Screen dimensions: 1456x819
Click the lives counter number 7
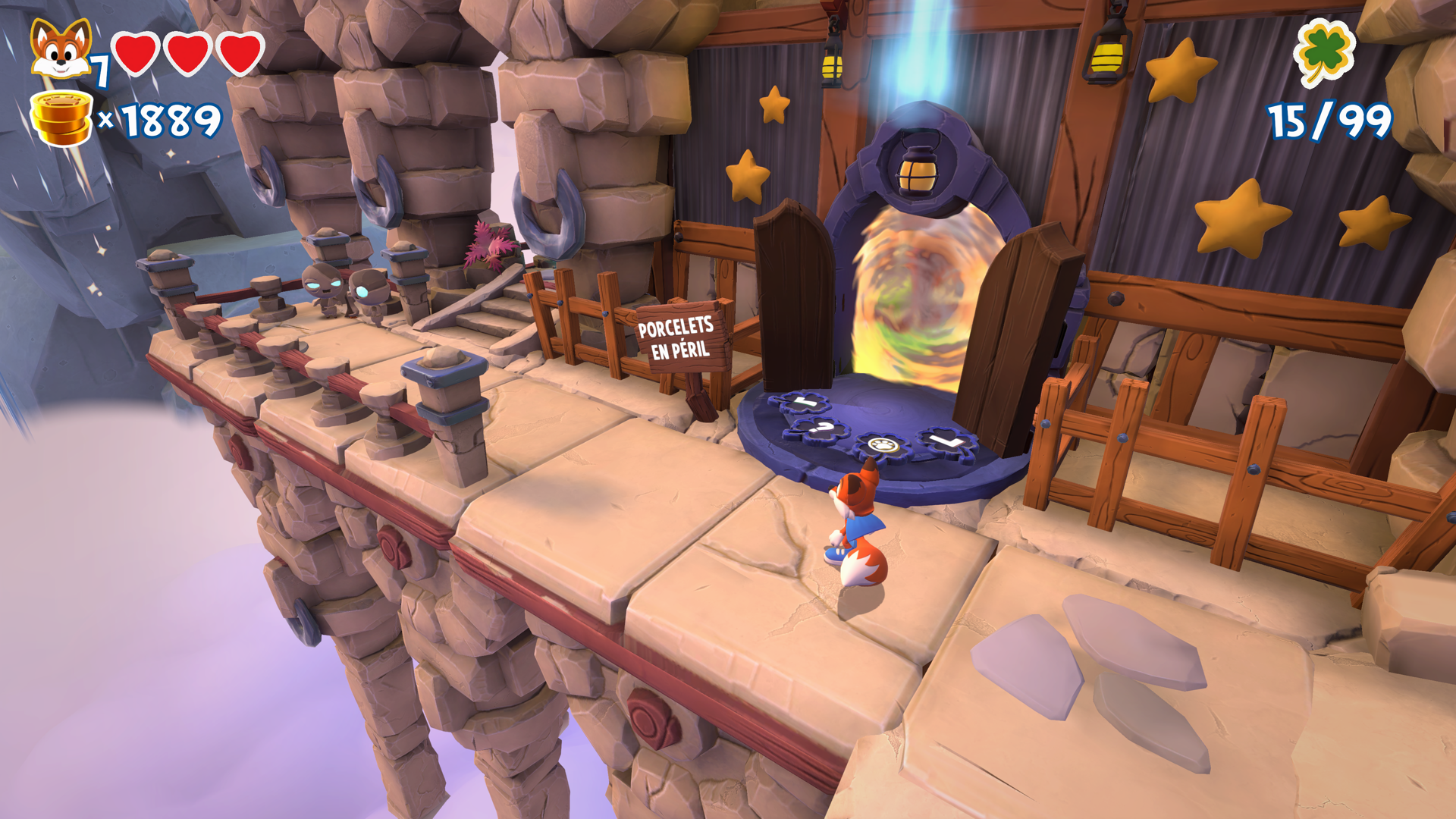coord(99,72)
